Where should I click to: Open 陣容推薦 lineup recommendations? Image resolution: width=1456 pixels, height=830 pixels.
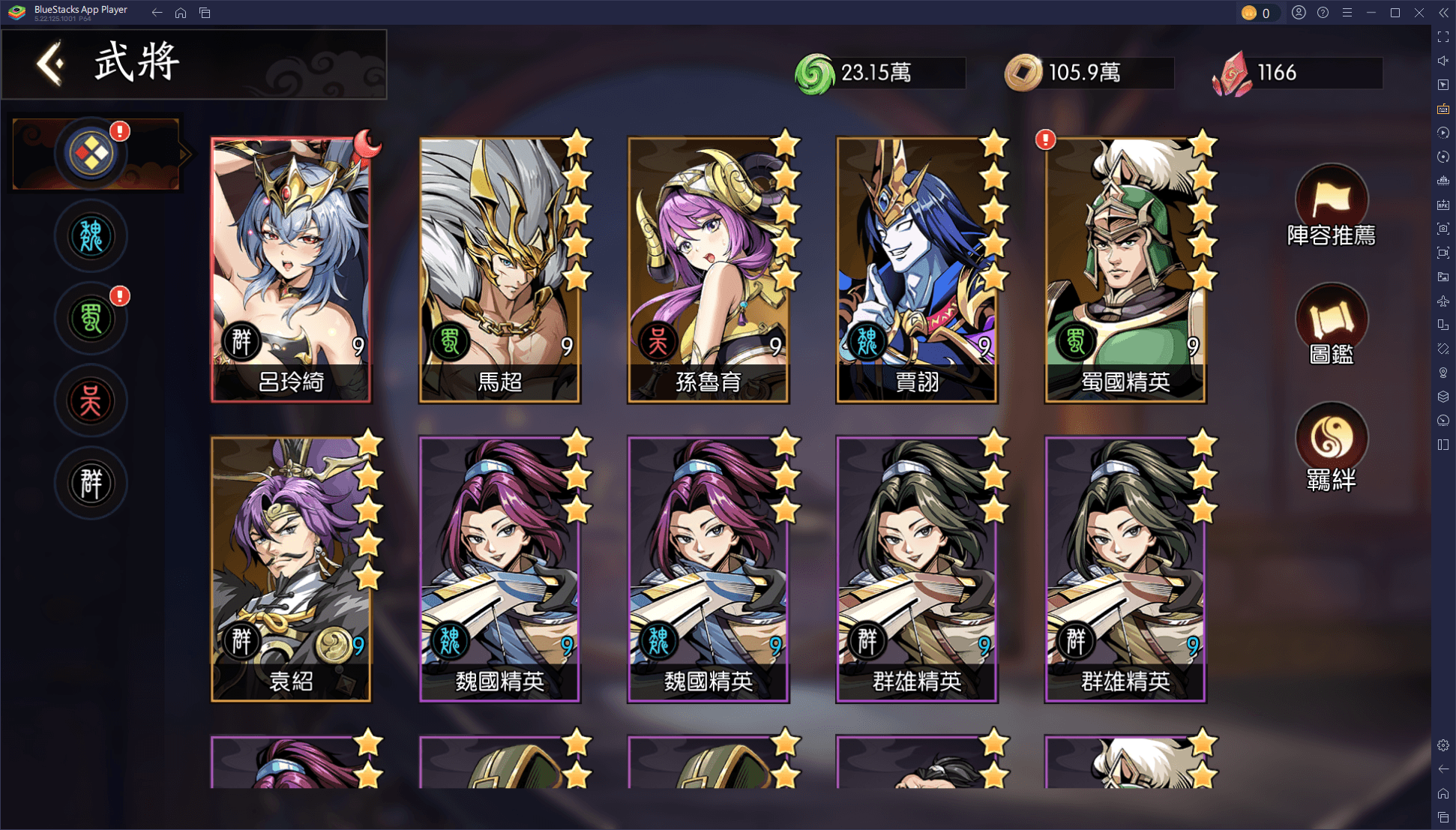tap(1331, 206)
